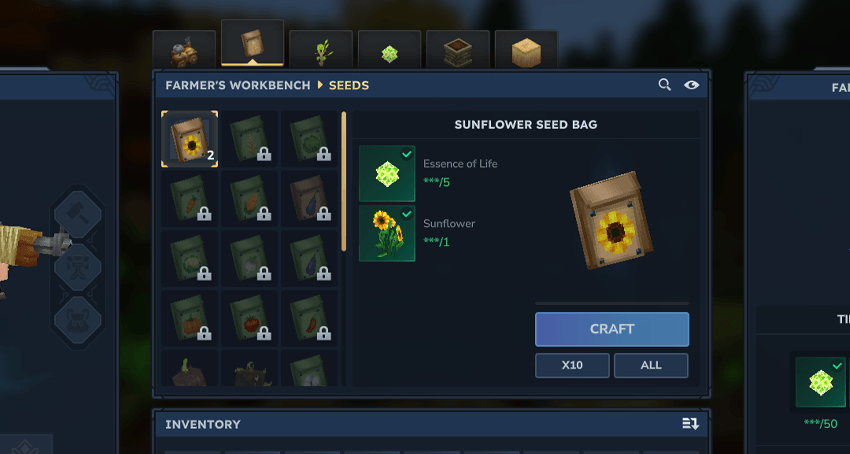Open the hay block category tab

click(x=526, y=51)
